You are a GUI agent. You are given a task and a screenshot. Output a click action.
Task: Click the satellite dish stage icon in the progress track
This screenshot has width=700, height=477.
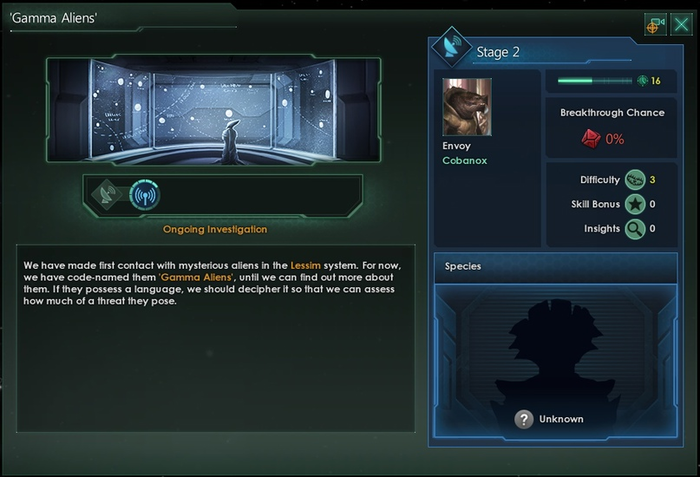106,195
